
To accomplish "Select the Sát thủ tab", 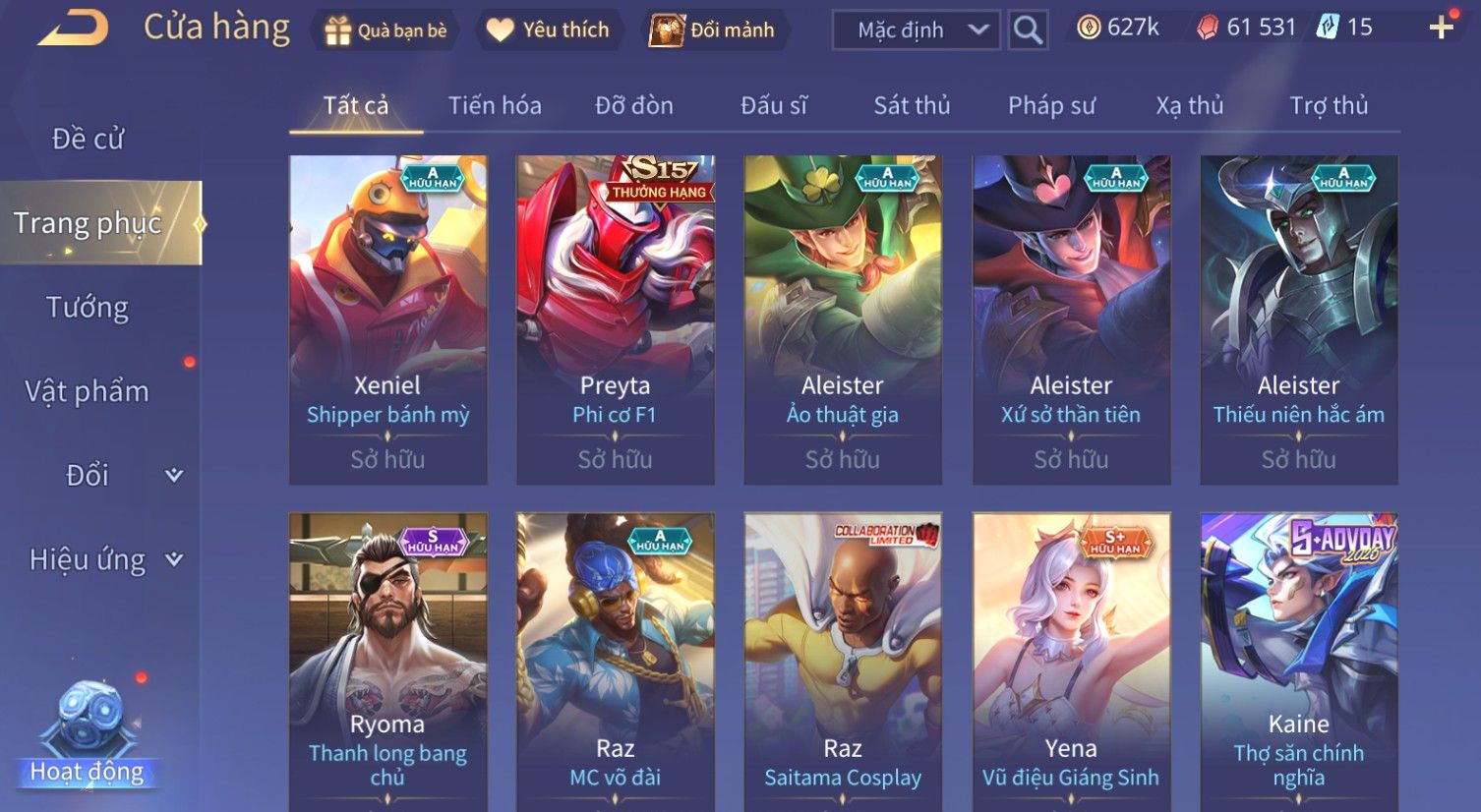I will [x=912, y=106].
